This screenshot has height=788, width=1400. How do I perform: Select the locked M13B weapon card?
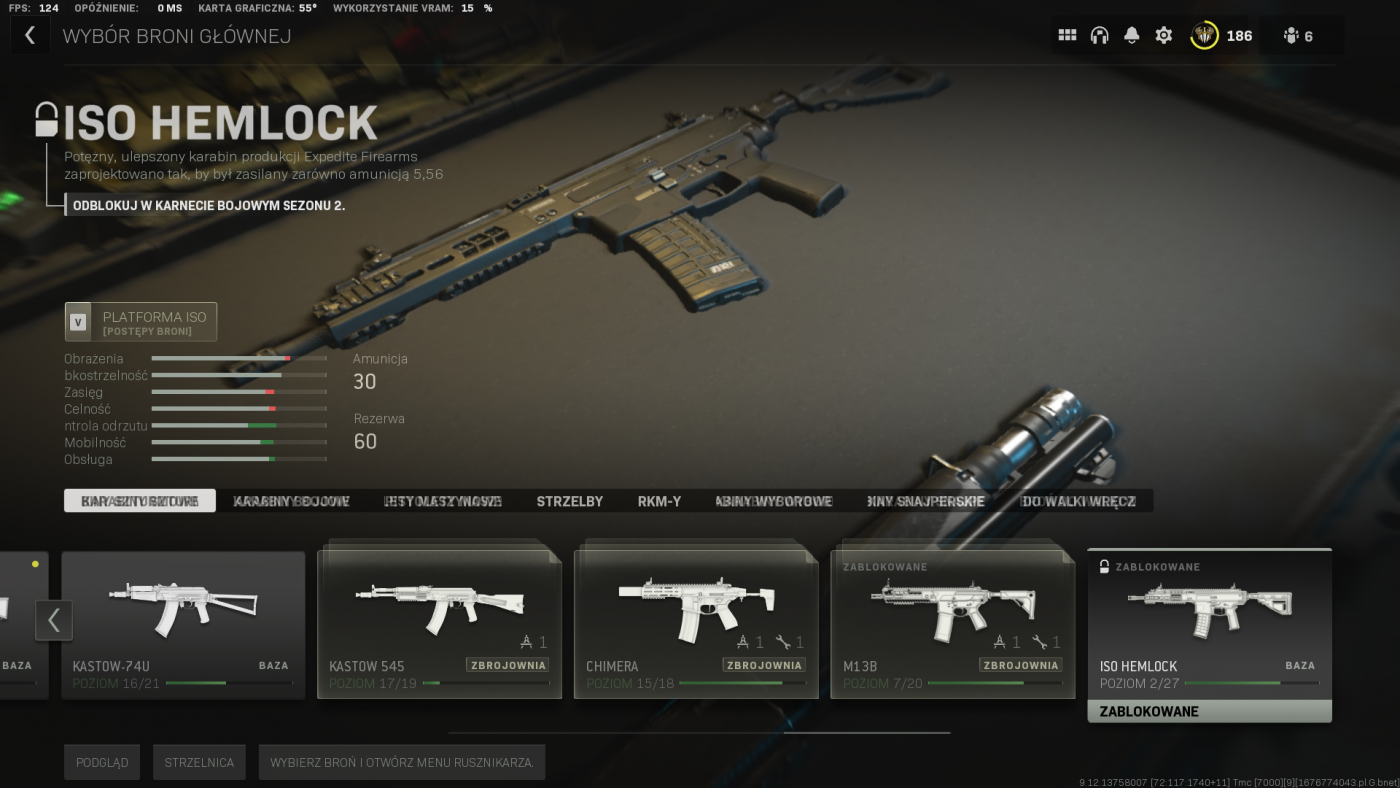[x=952, y=624]
